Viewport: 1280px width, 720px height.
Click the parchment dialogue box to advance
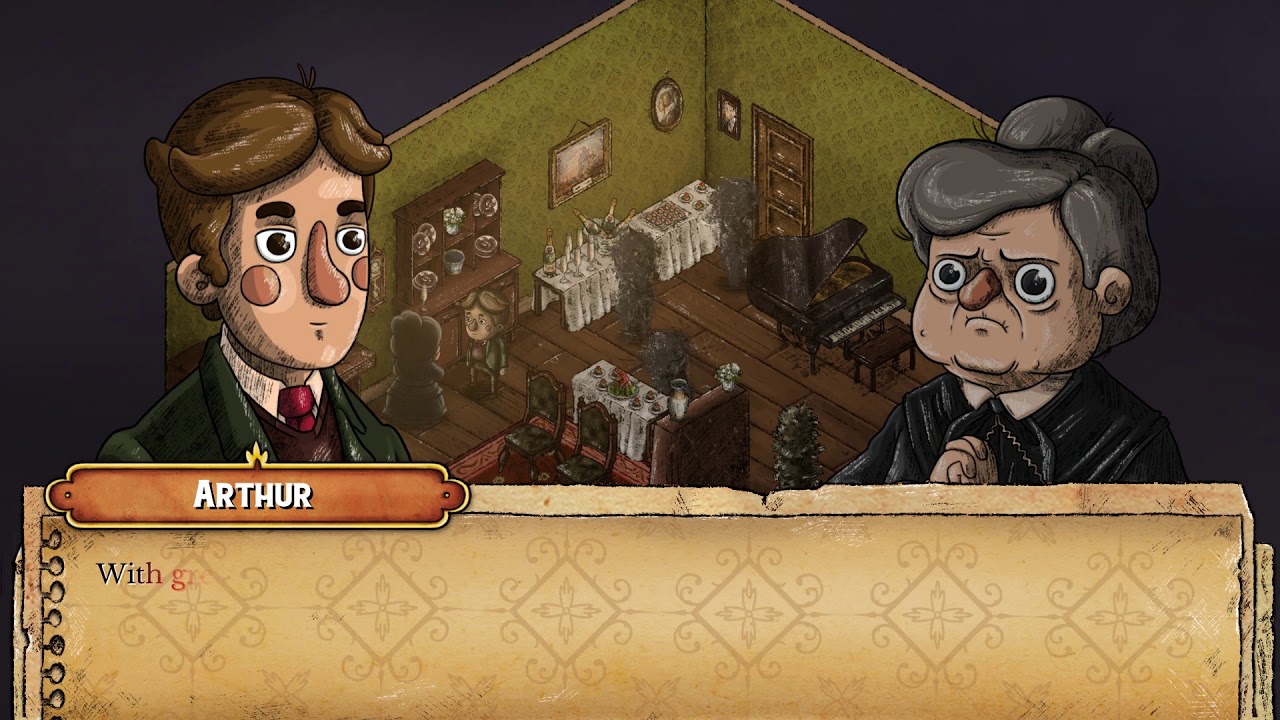pos(640,610)
